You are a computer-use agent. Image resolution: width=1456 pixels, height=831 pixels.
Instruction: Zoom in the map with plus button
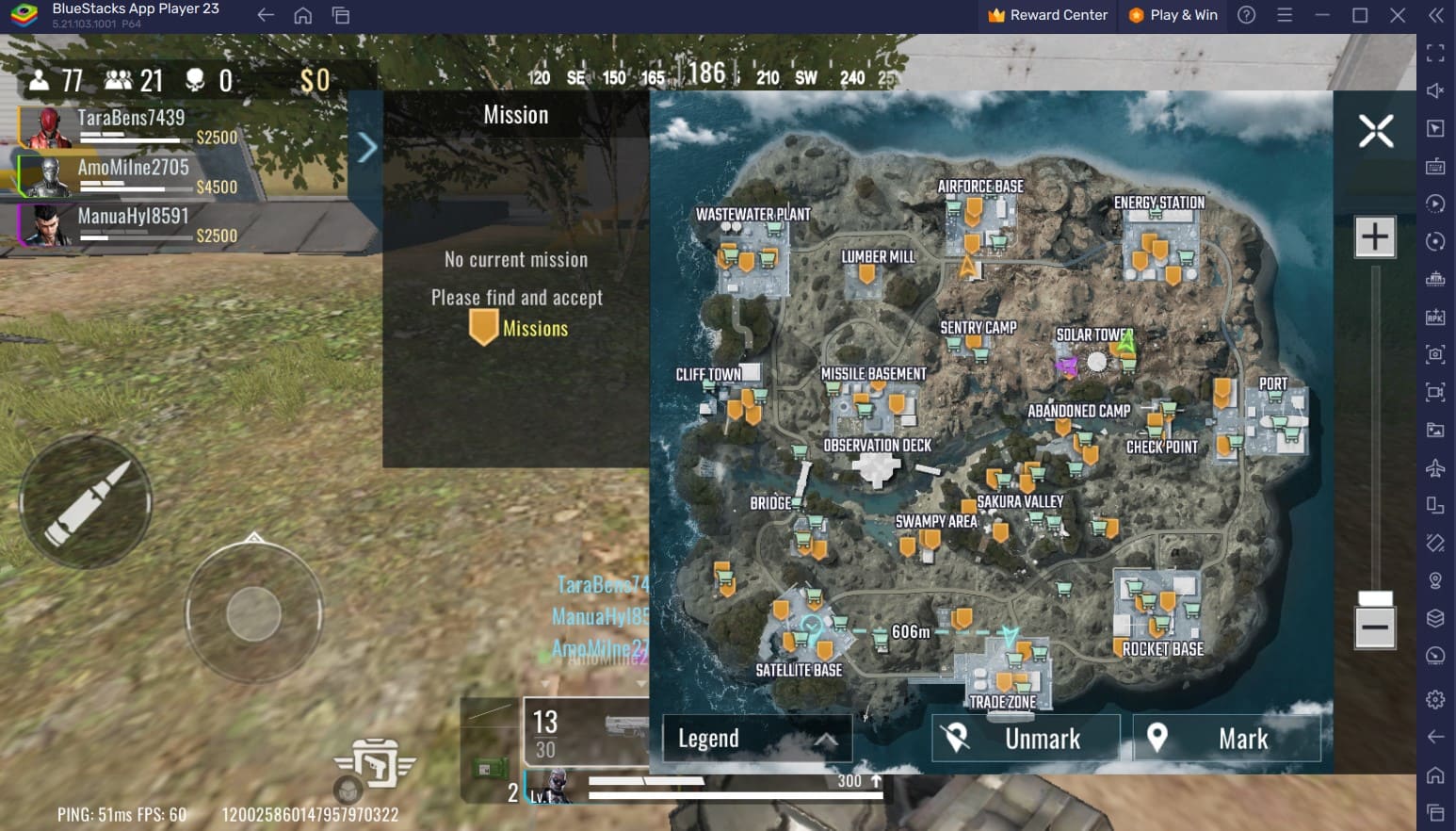click(1374, 236)
